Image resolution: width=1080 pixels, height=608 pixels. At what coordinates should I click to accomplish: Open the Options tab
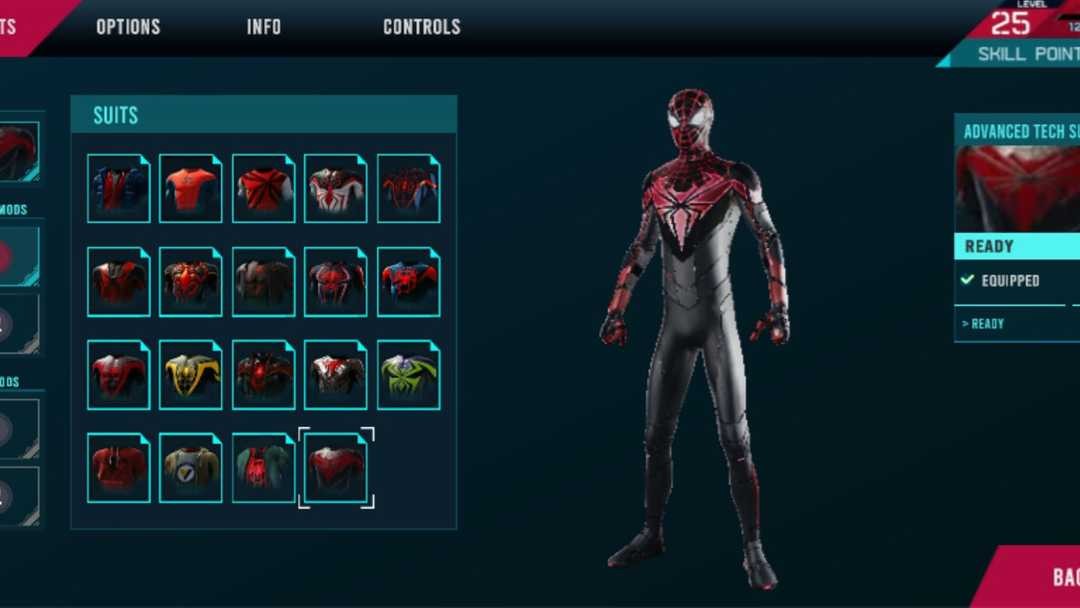point(128,27)
